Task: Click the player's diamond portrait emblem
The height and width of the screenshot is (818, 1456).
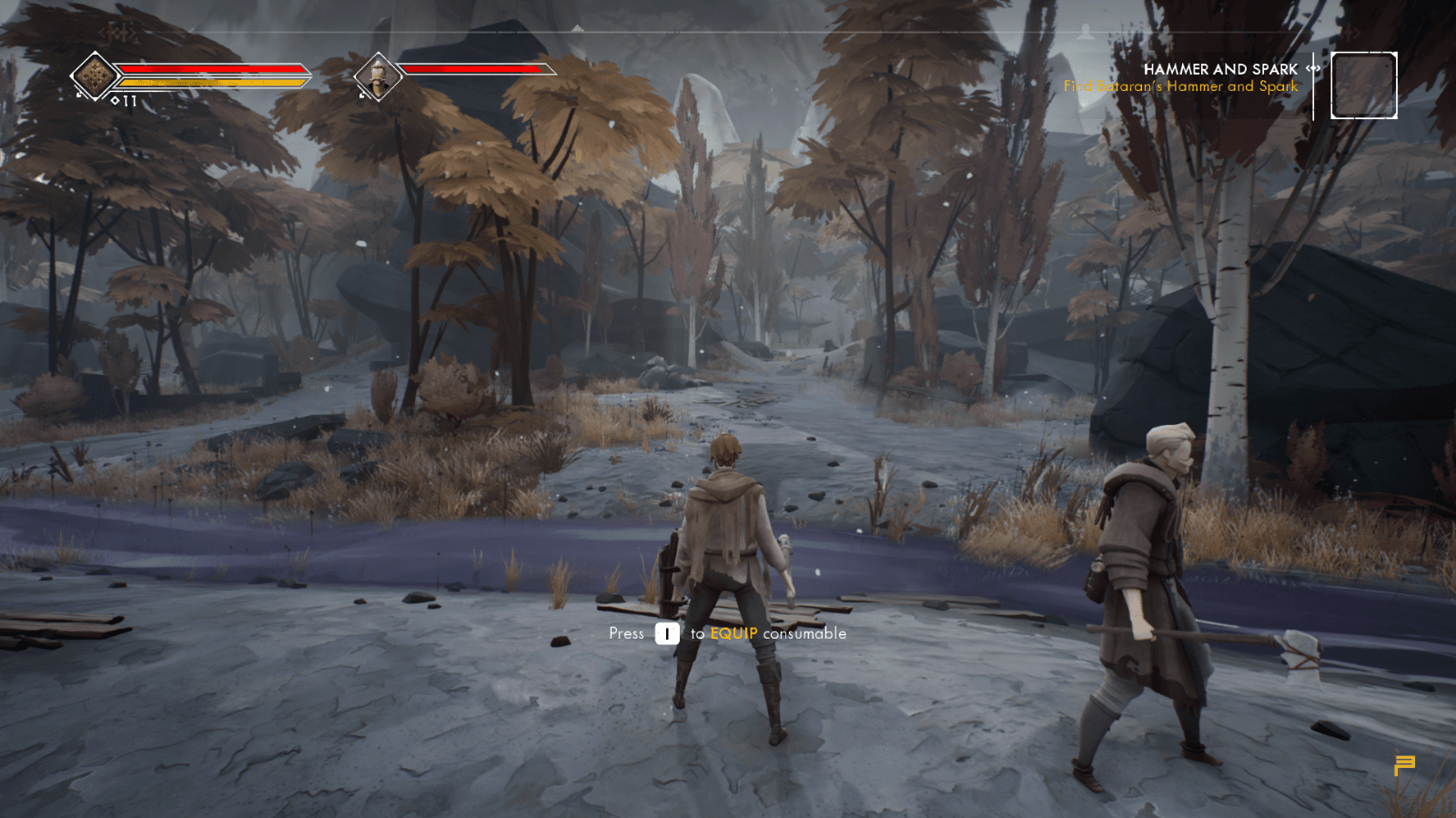Action: [x=93, y=75]
